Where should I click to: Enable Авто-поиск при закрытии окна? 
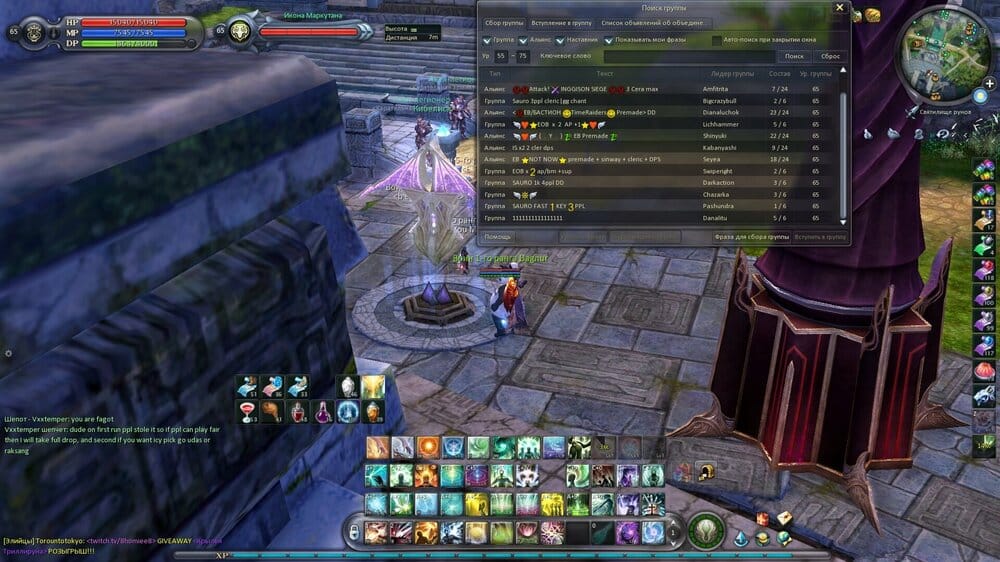point(717,40)
